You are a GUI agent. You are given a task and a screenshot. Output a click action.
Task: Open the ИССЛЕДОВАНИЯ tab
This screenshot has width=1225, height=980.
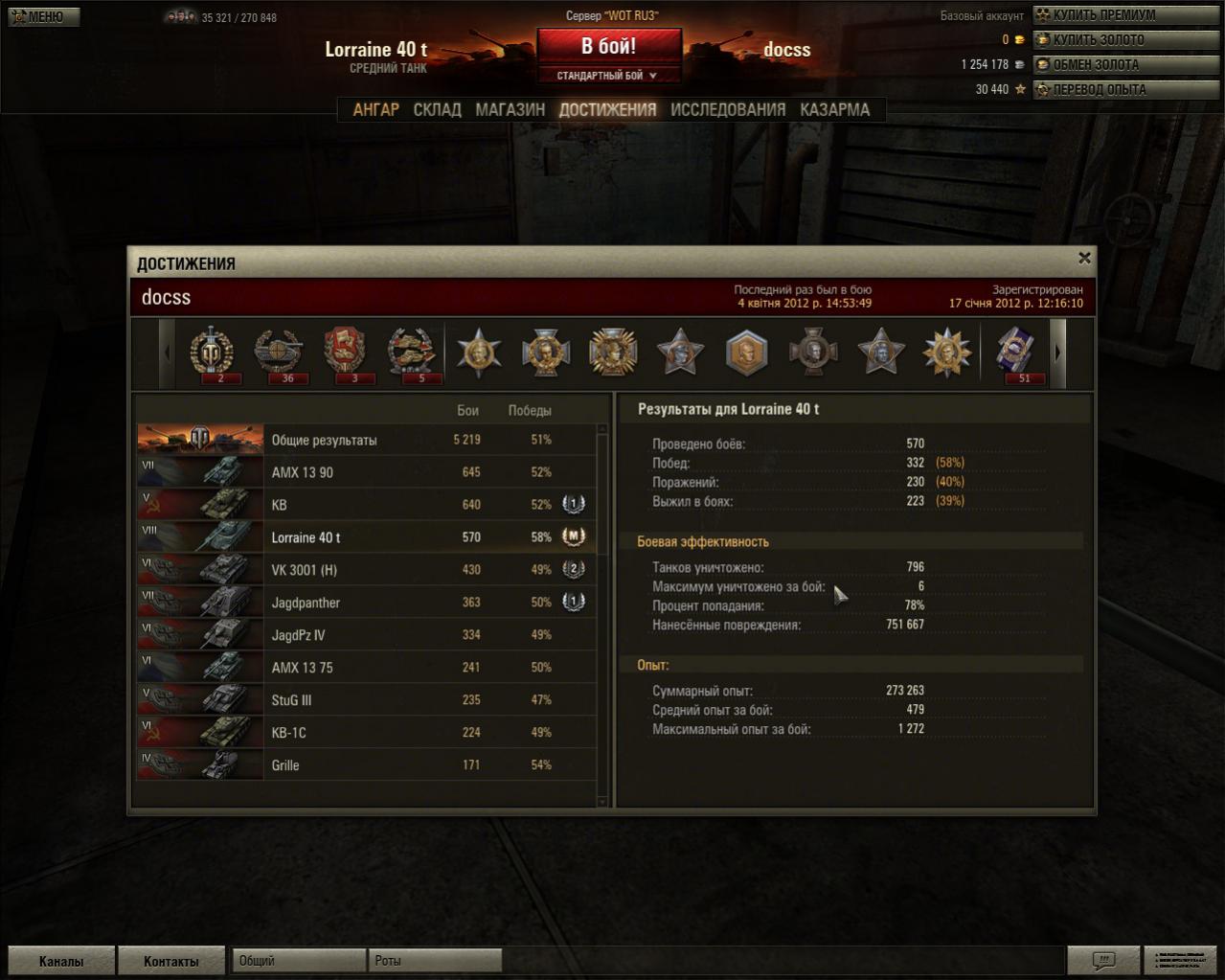coord(728,109)
